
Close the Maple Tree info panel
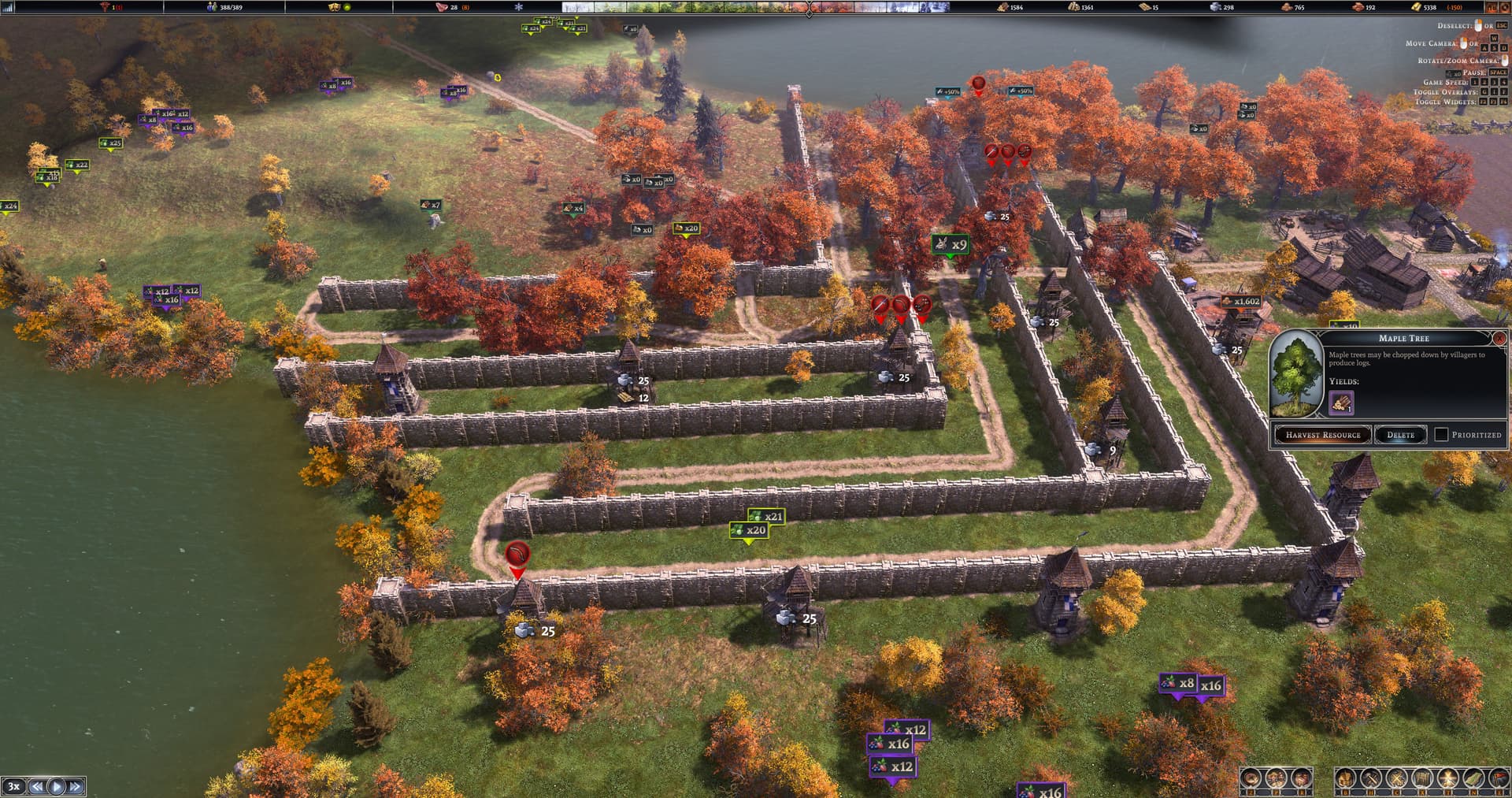point(1499,338)
